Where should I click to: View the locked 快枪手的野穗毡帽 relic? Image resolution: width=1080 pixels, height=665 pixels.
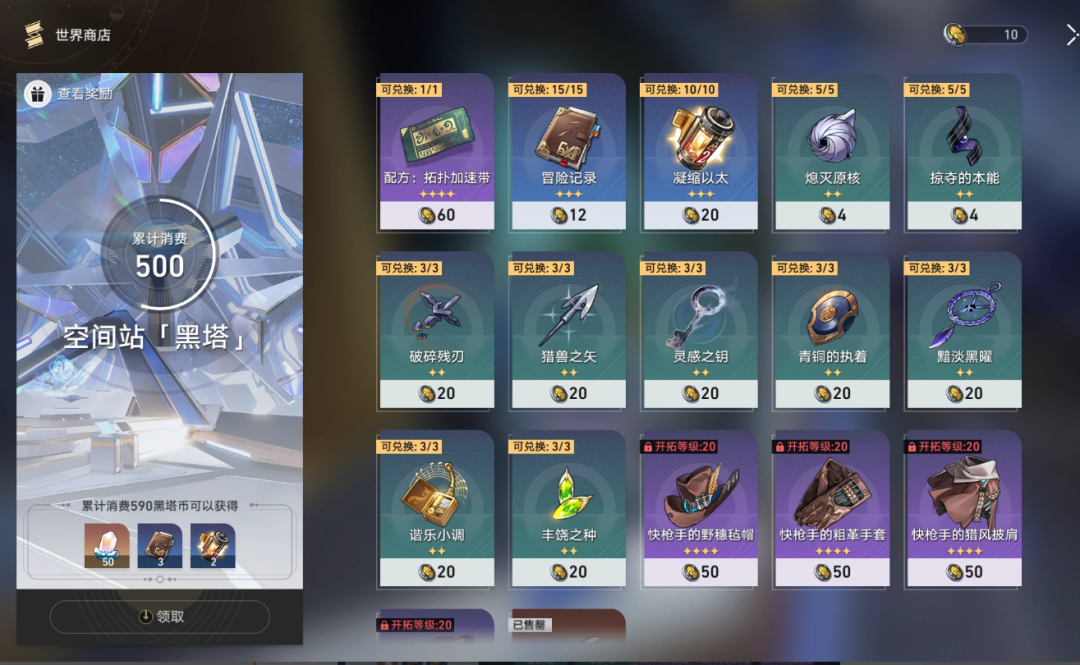[700, 507]
